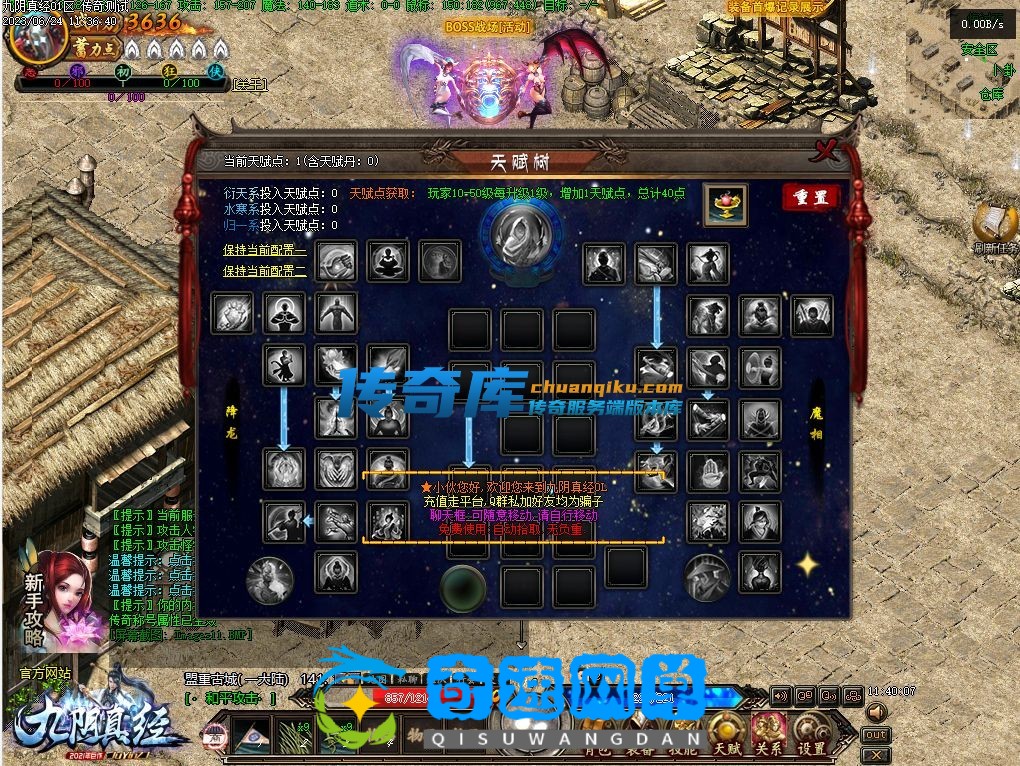The image size is (1020, 766).
Task: Open the 官方网站 official website link
Action: pos(45,673)
